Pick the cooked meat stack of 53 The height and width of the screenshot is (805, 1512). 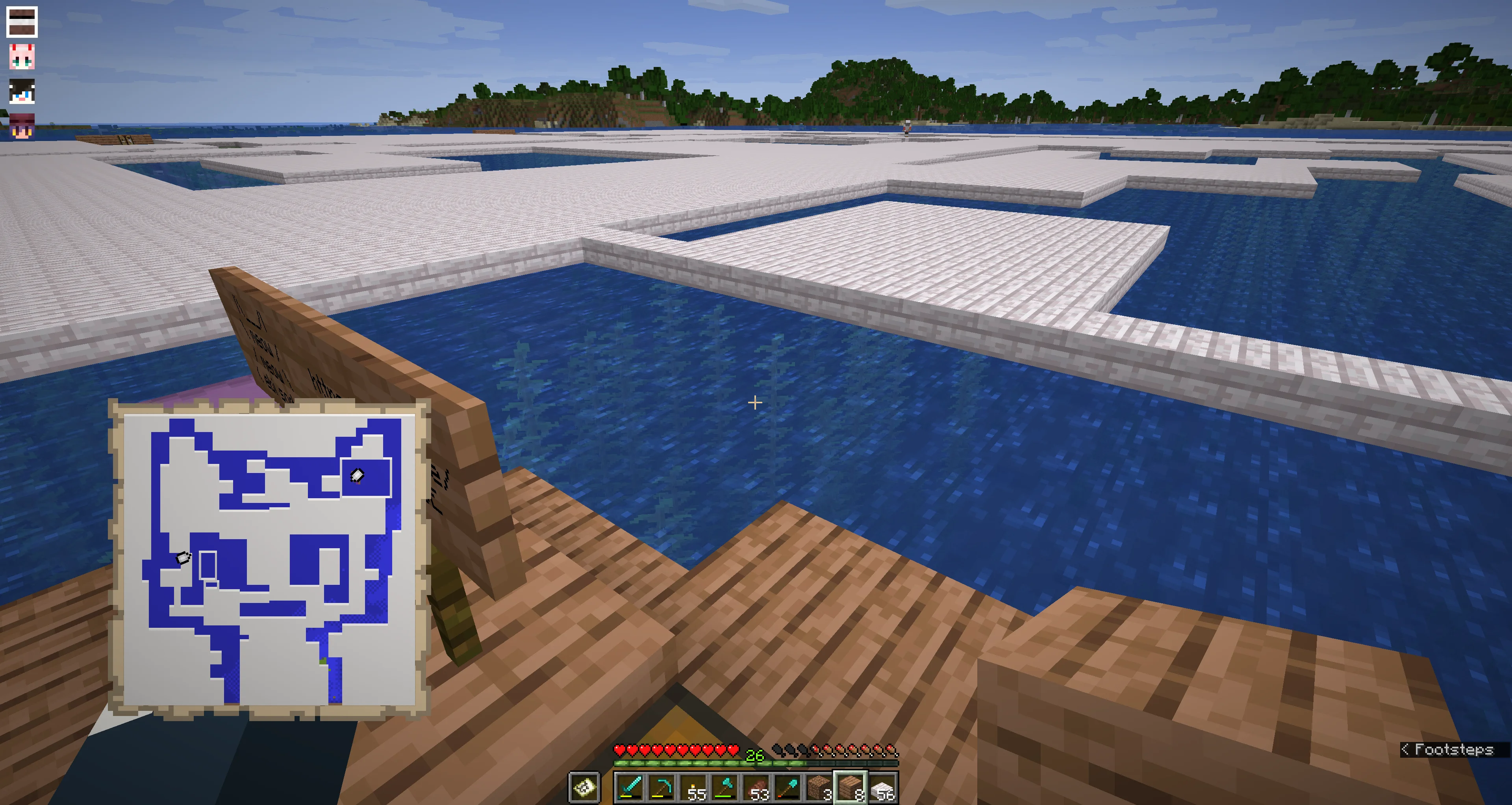tap(756, 787)
